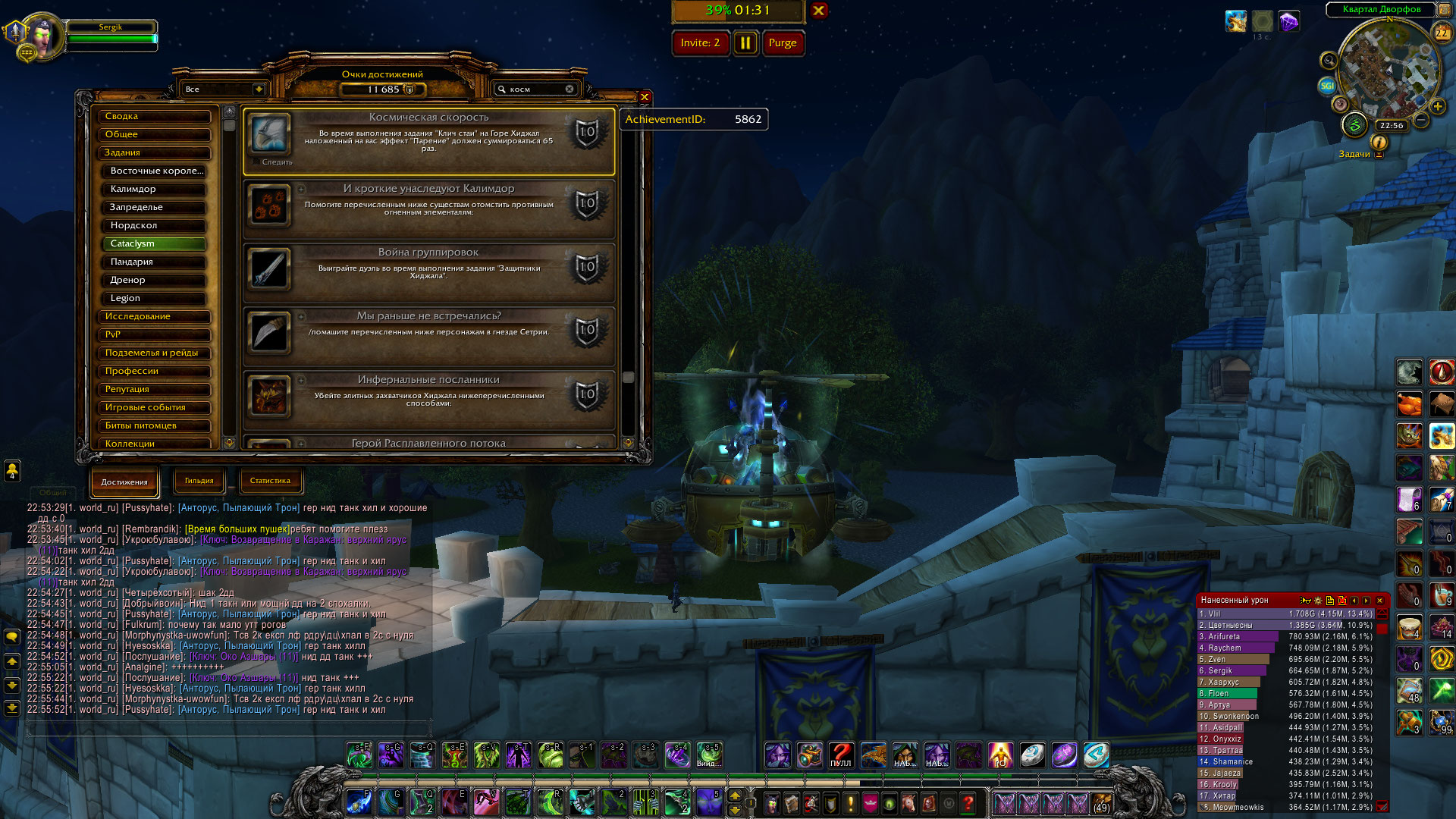The width and height of the screenshot is (1456, 819).
Task: Pause the timer with the pause button
Action: (x=745, y=43)
